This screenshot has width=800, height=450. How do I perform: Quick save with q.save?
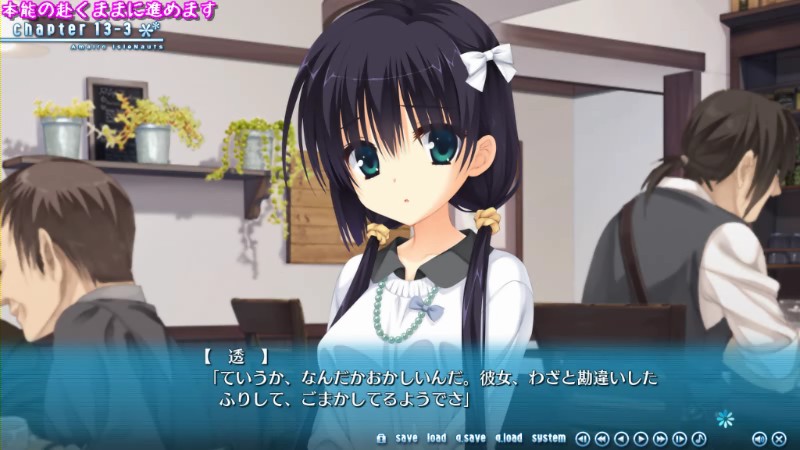point(470,438)
